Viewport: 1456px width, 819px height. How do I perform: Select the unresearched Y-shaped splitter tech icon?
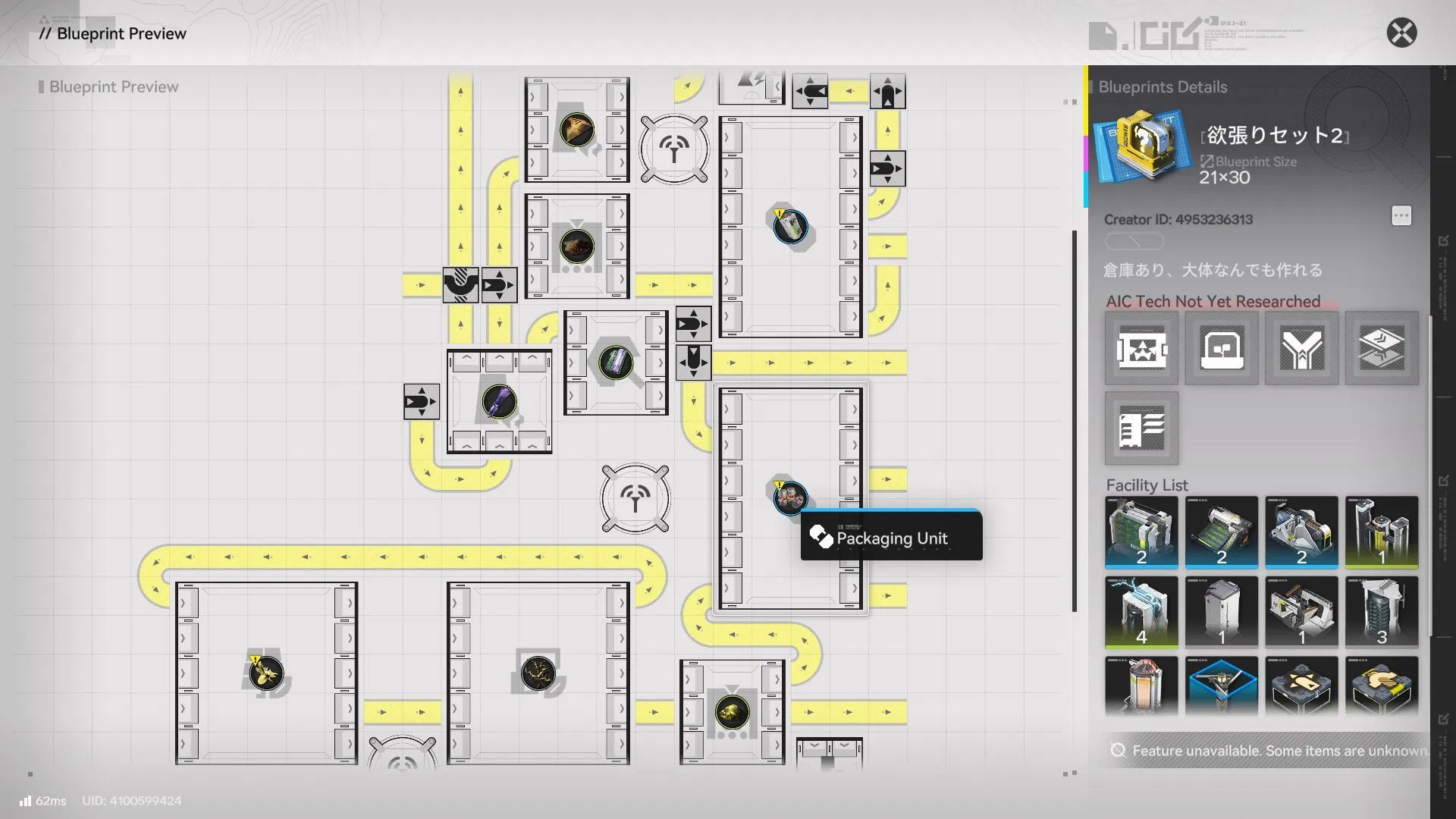coord(1301,348)
